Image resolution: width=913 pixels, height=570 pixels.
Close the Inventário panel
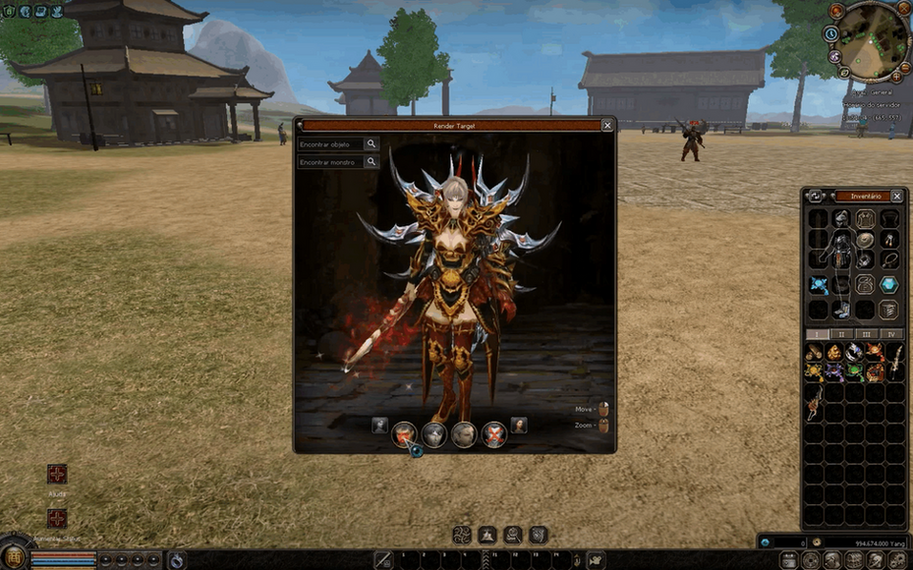[x=897, y=196]
